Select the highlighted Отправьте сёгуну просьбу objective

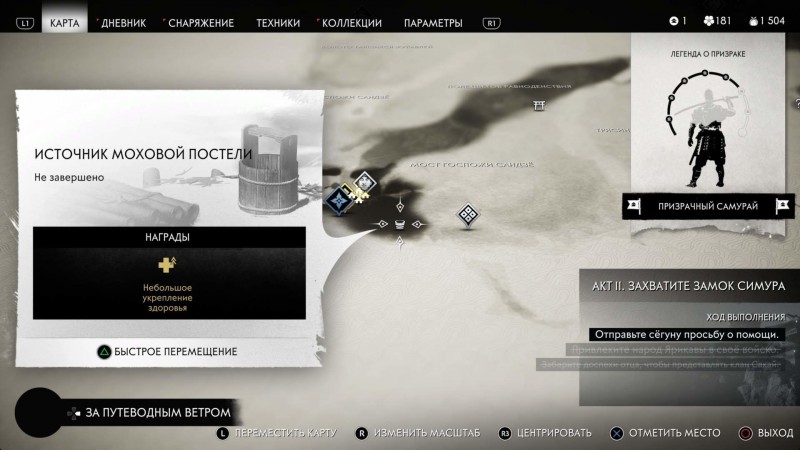686,334
